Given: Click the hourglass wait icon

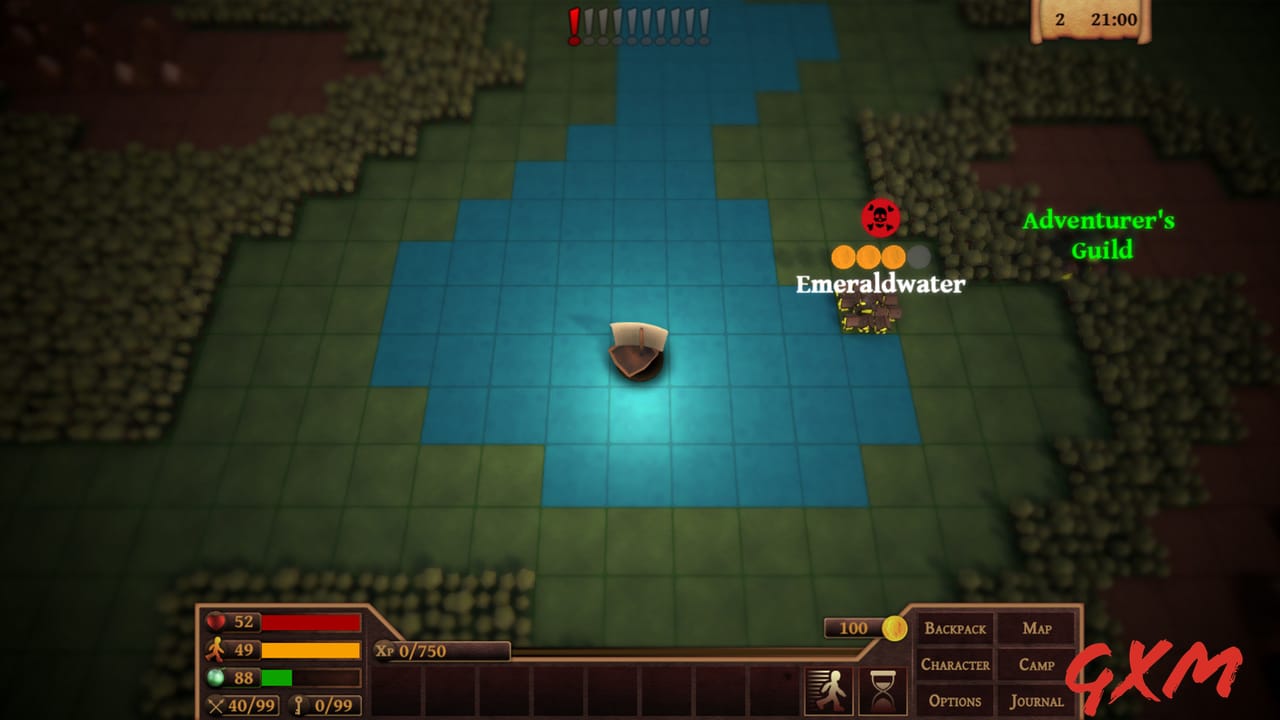Looking at the screenshot, I should click(x=882, y=690).
